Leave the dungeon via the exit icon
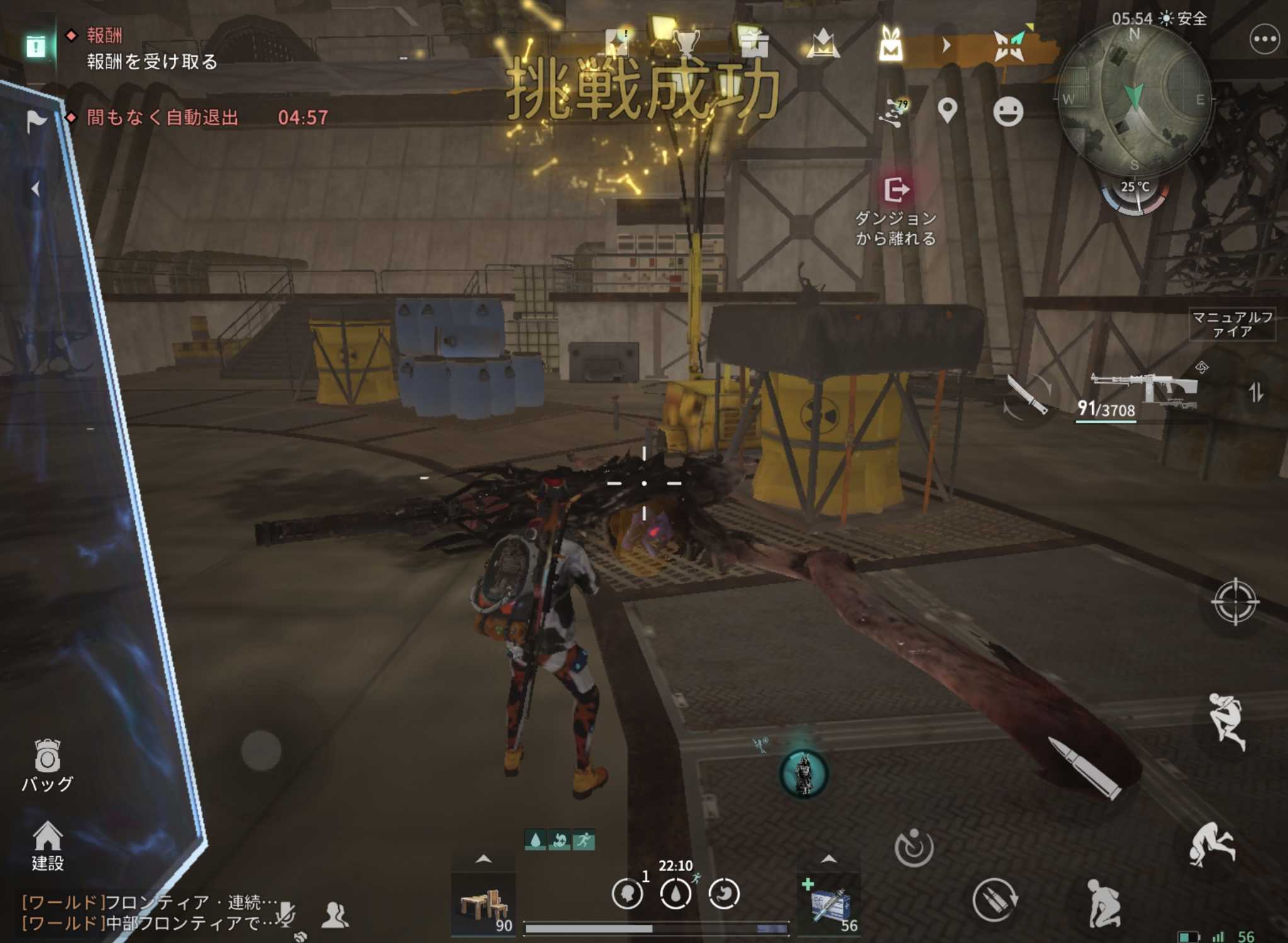Screen dimensions: 1288x943 pyautogui.click(x=896, y=189)
